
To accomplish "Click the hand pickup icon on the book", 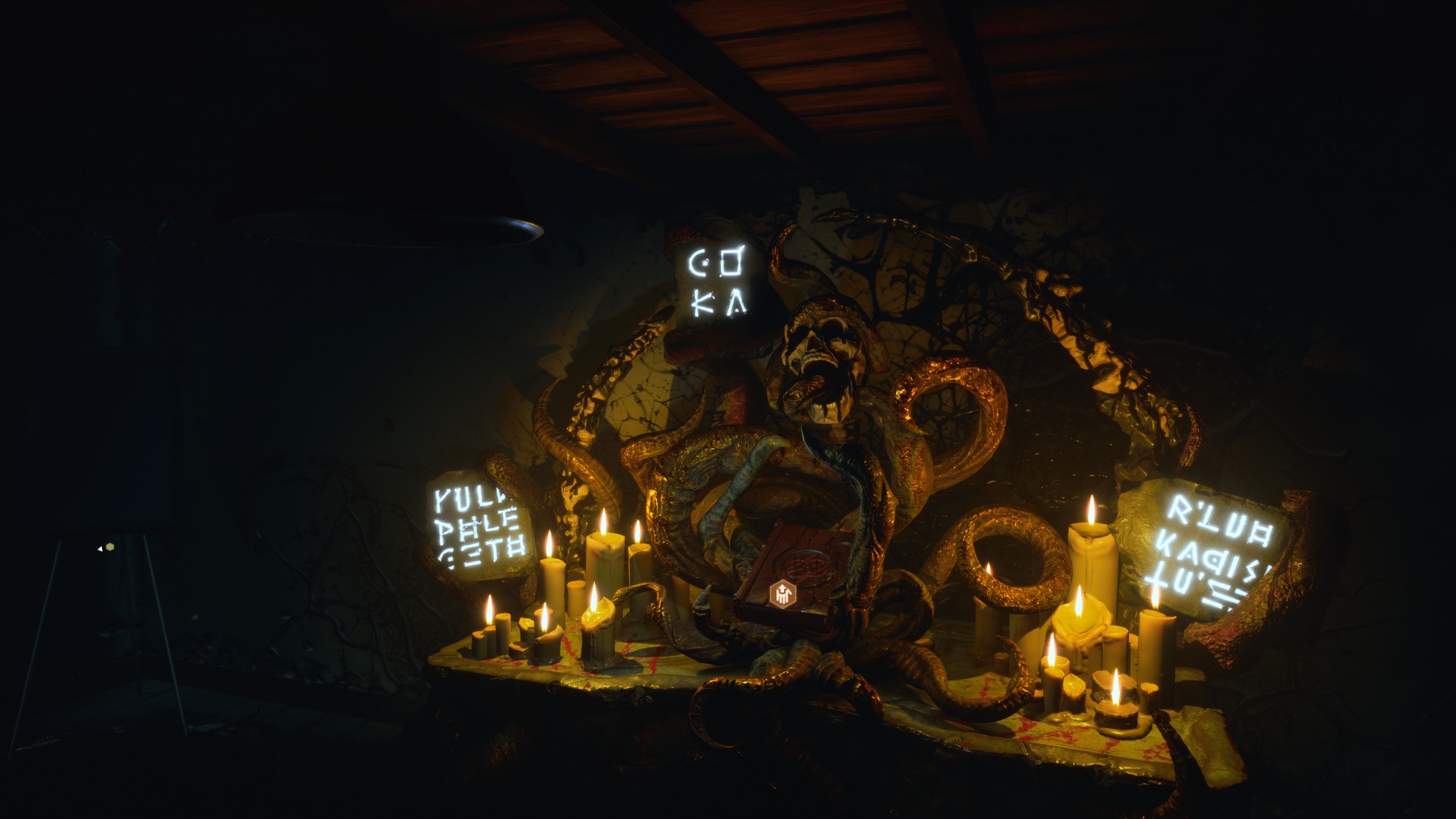I will pyautogui.click(x=781, y=594).
